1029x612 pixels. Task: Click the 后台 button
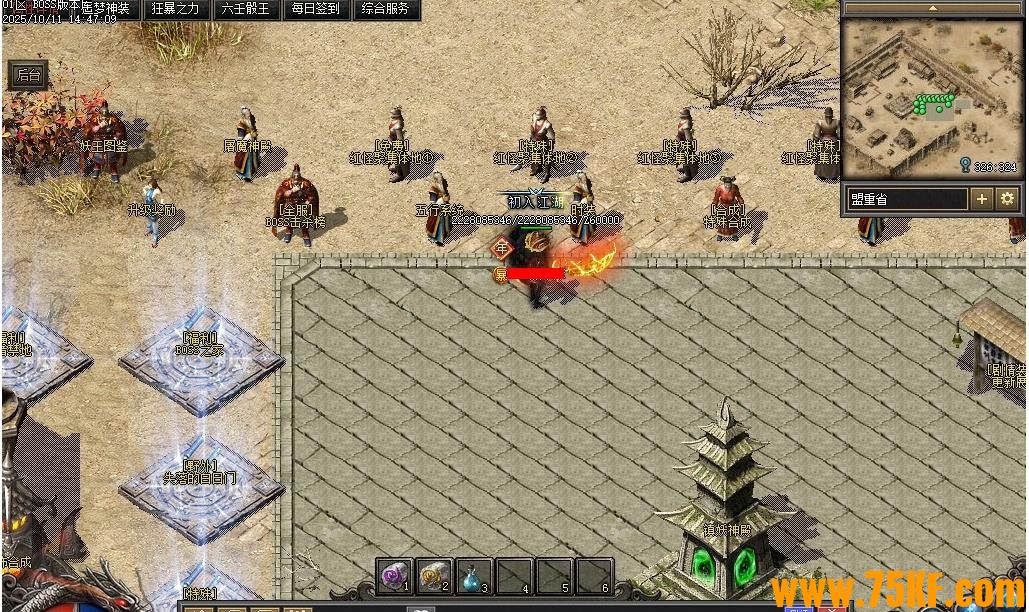[28, 75]
